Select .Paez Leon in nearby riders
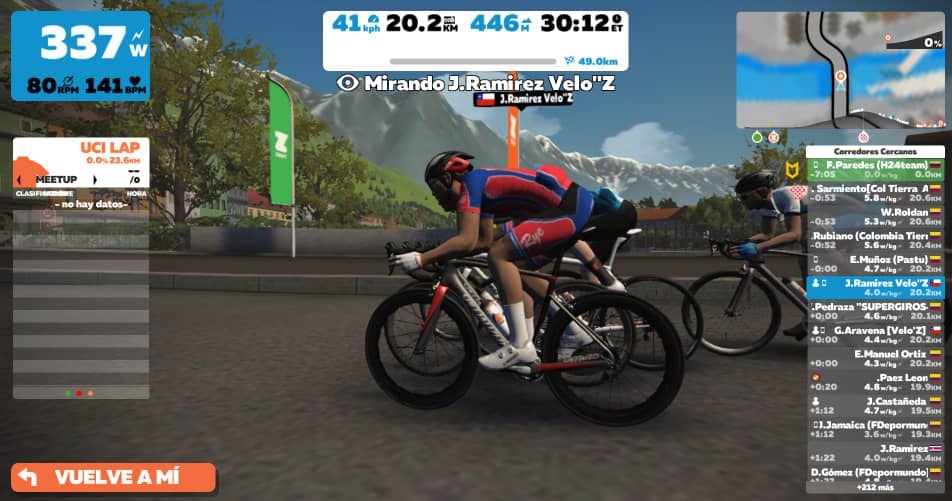 pyautogui.click(x=876, y=382)
